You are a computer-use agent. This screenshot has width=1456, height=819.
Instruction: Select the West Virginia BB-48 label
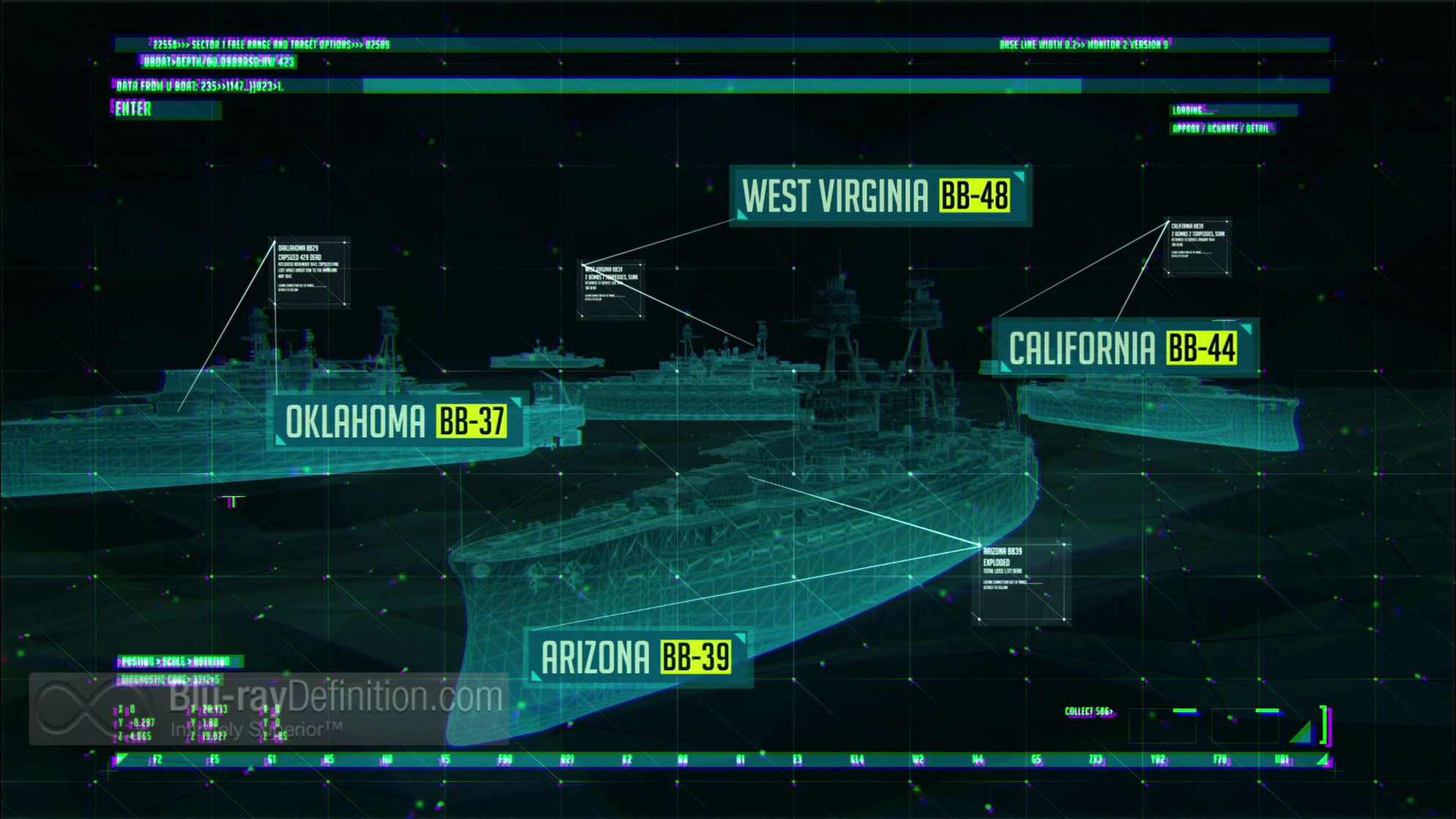pos(880,196)
